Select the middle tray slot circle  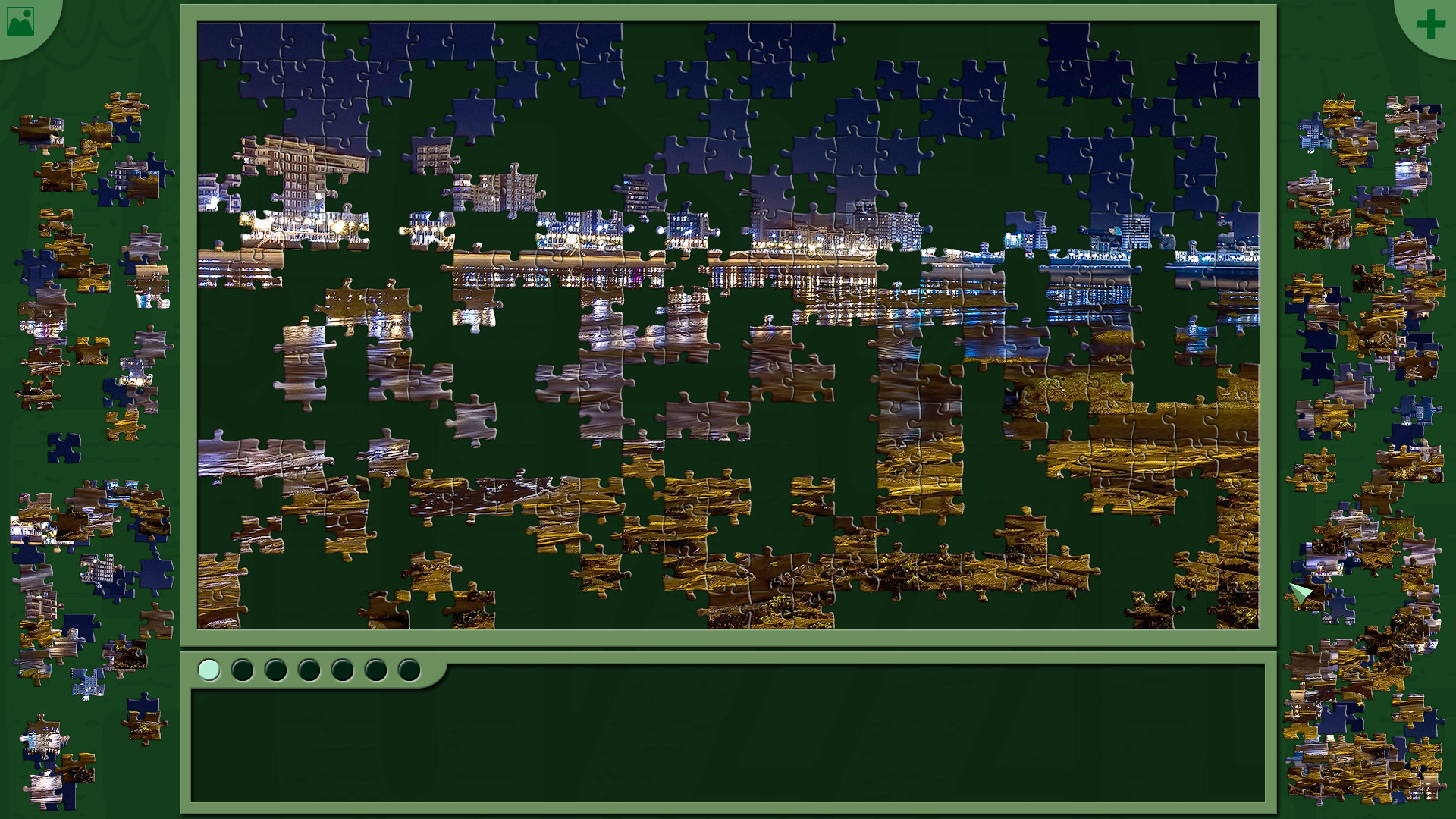(309, 670)
